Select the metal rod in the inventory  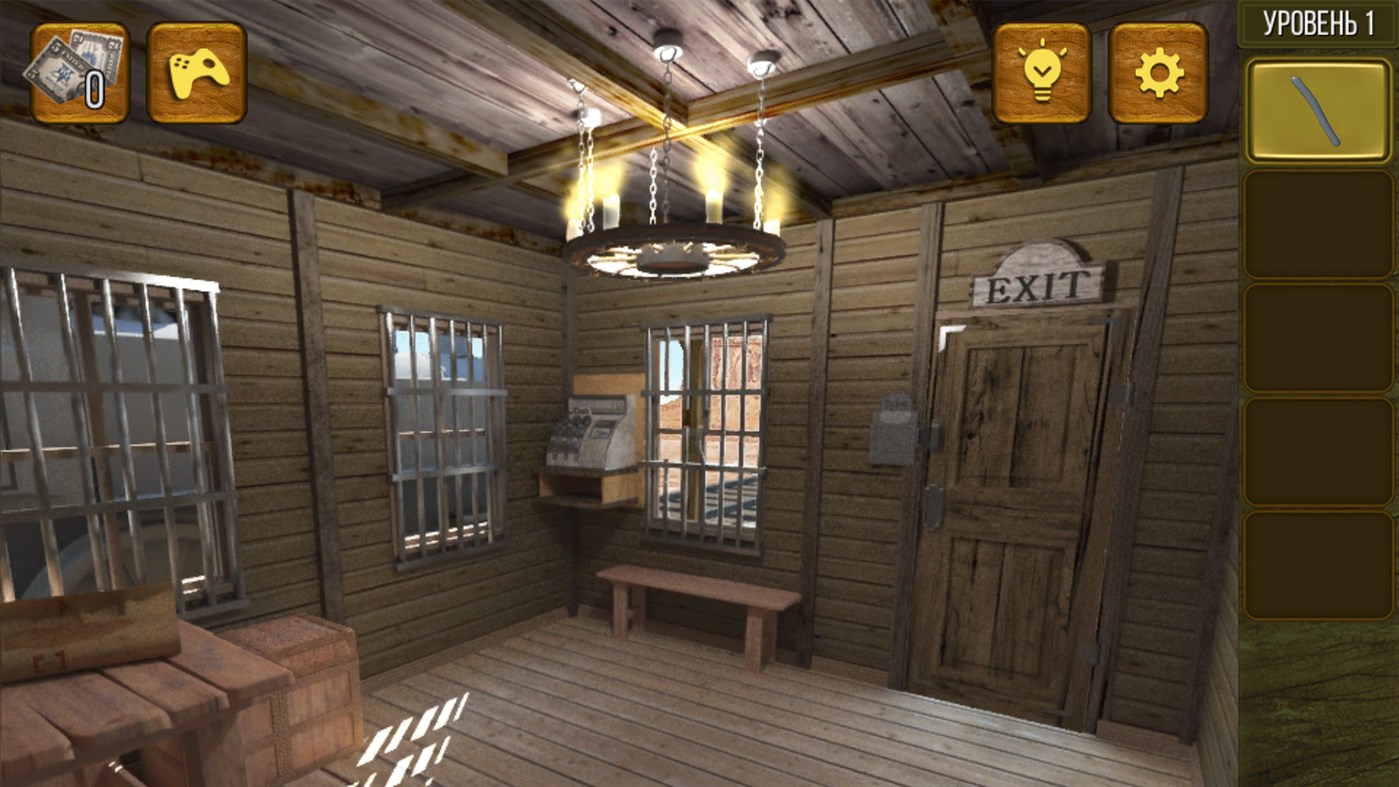(1317, 110)
